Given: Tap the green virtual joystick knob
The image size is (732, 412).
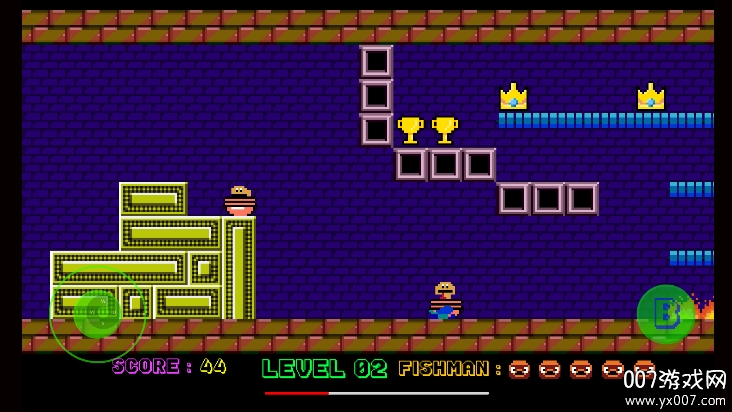Looking at the screenshot, I should 97,313.
